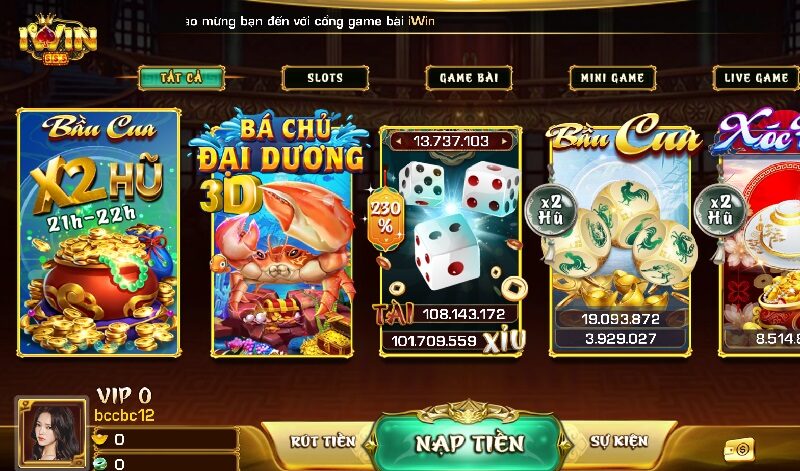
Task: Choose the Bầu Cua animal dice game tile
Action: point(619,240)
